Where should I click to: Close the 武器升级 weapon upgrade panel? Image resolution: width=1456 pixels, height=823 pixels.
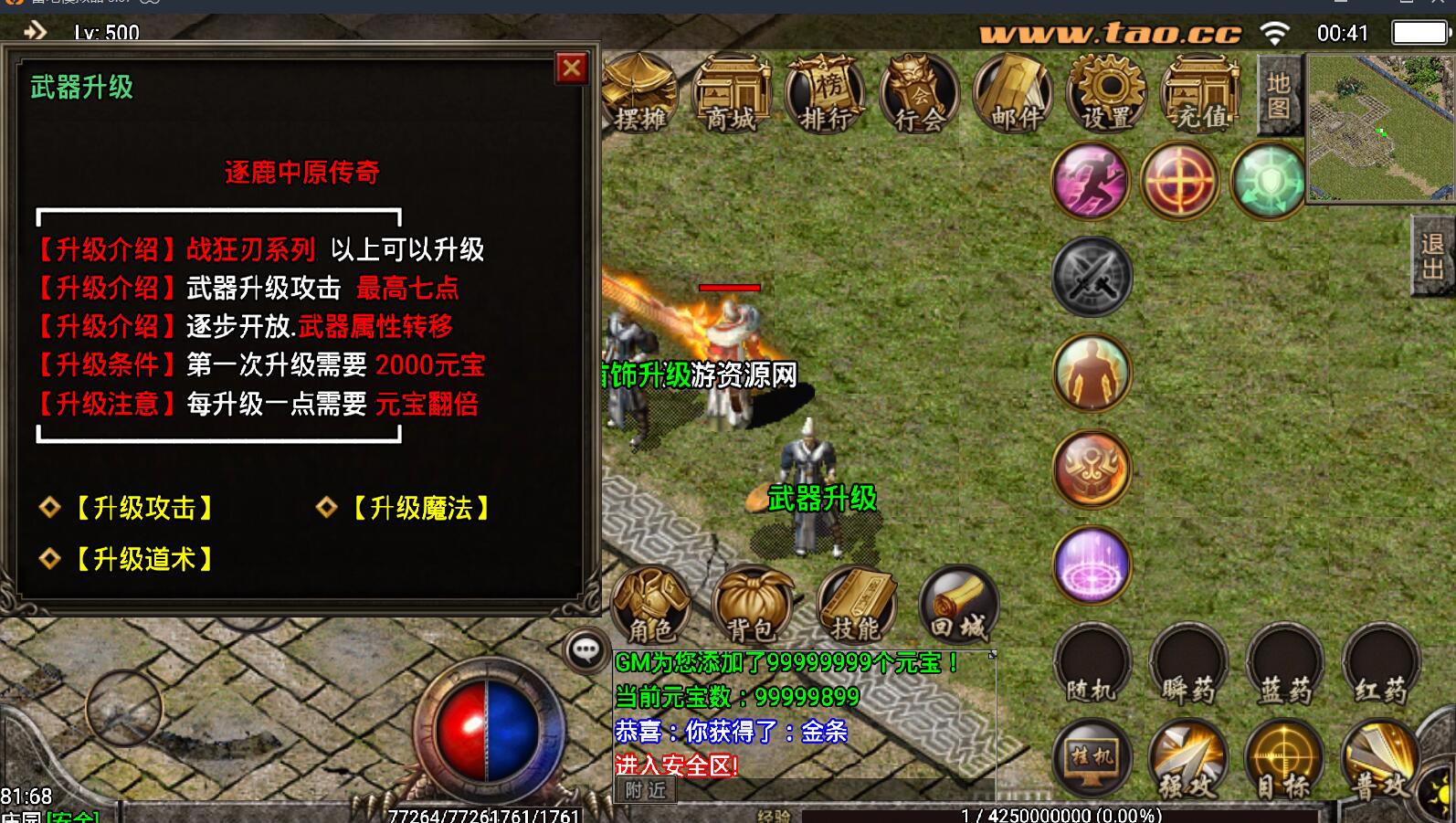572,69
